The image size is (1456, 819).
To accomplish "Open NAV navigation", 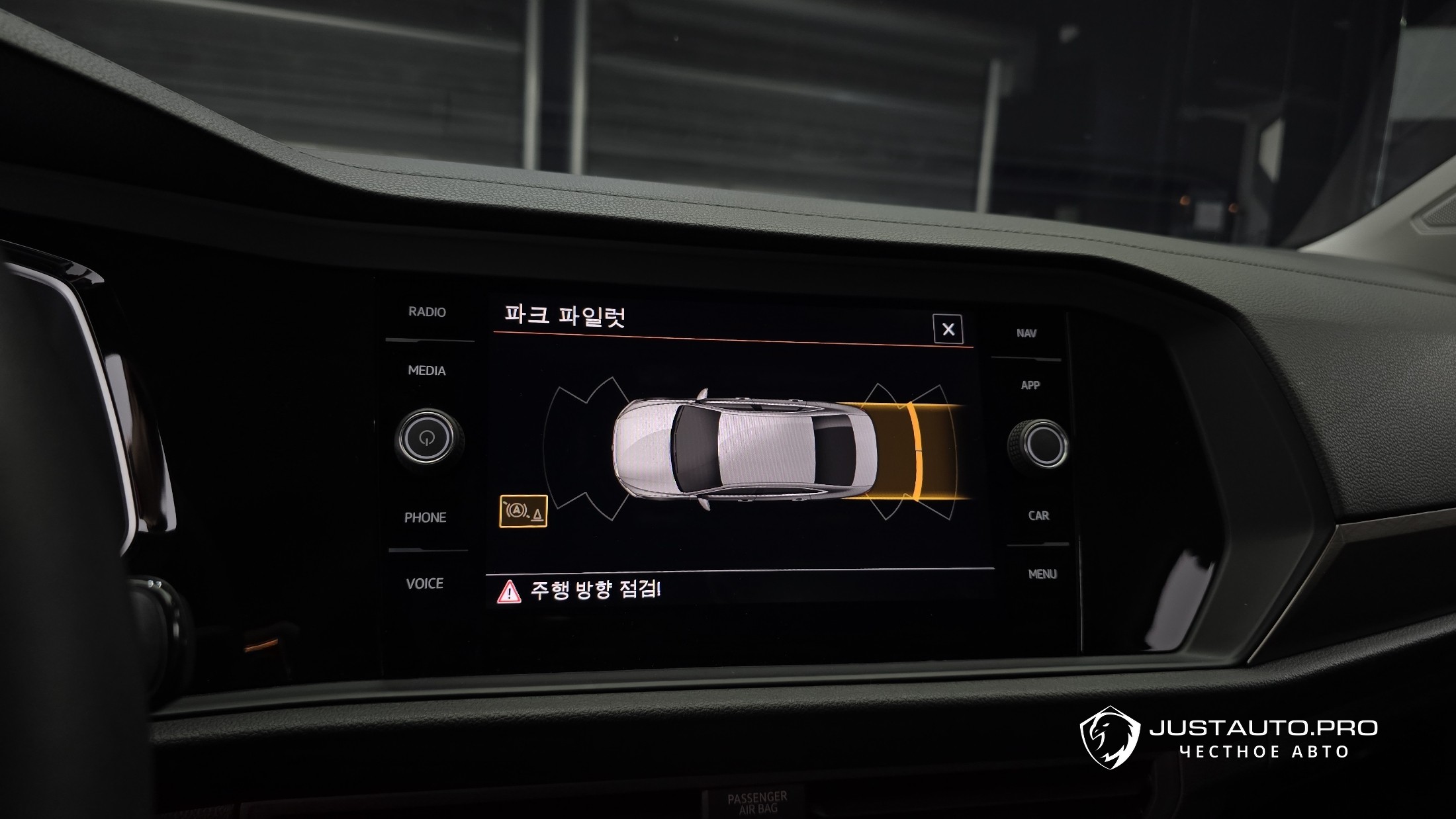I will pyautogui.click(x=1026, y=333).
